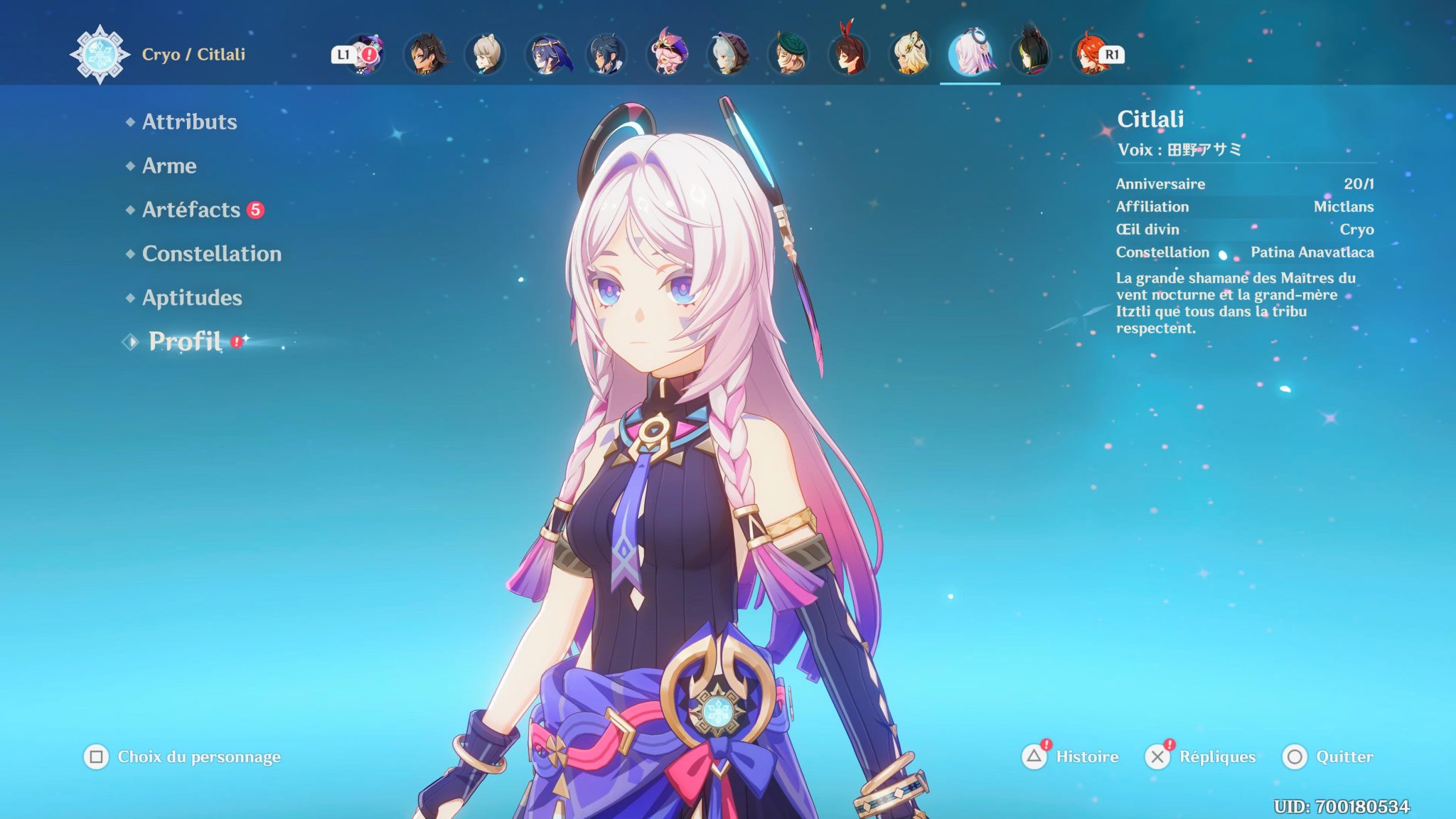This screenshot has height=819, width=1456.
Task: Open the Artéfacts menu entry
Action: click(x=192, y=210)
